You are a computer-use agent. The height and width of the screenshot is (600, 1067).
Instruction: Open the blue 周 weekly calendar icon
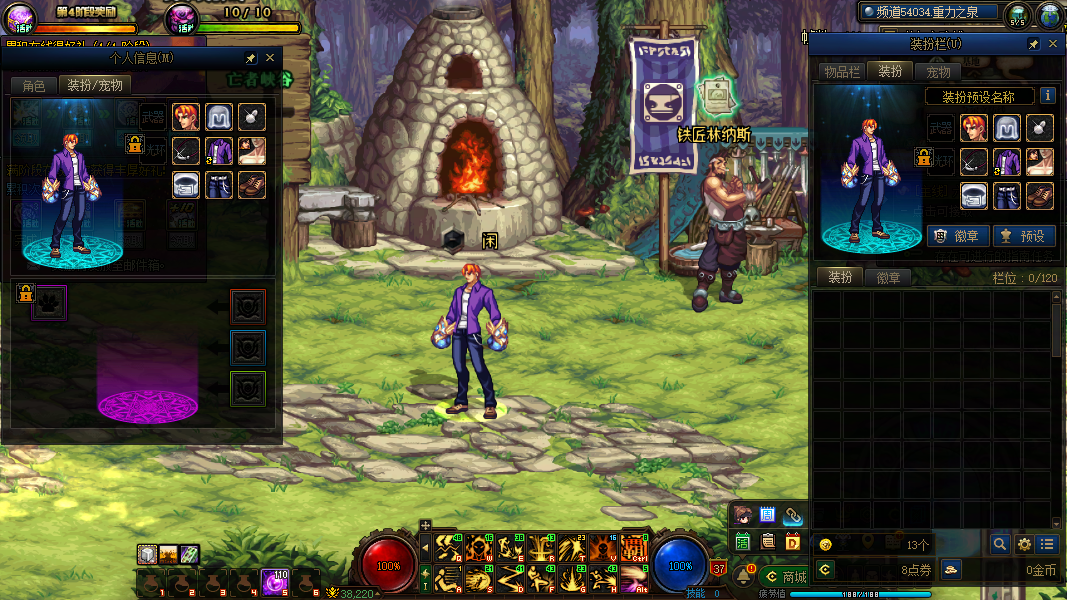pos(768,516)
